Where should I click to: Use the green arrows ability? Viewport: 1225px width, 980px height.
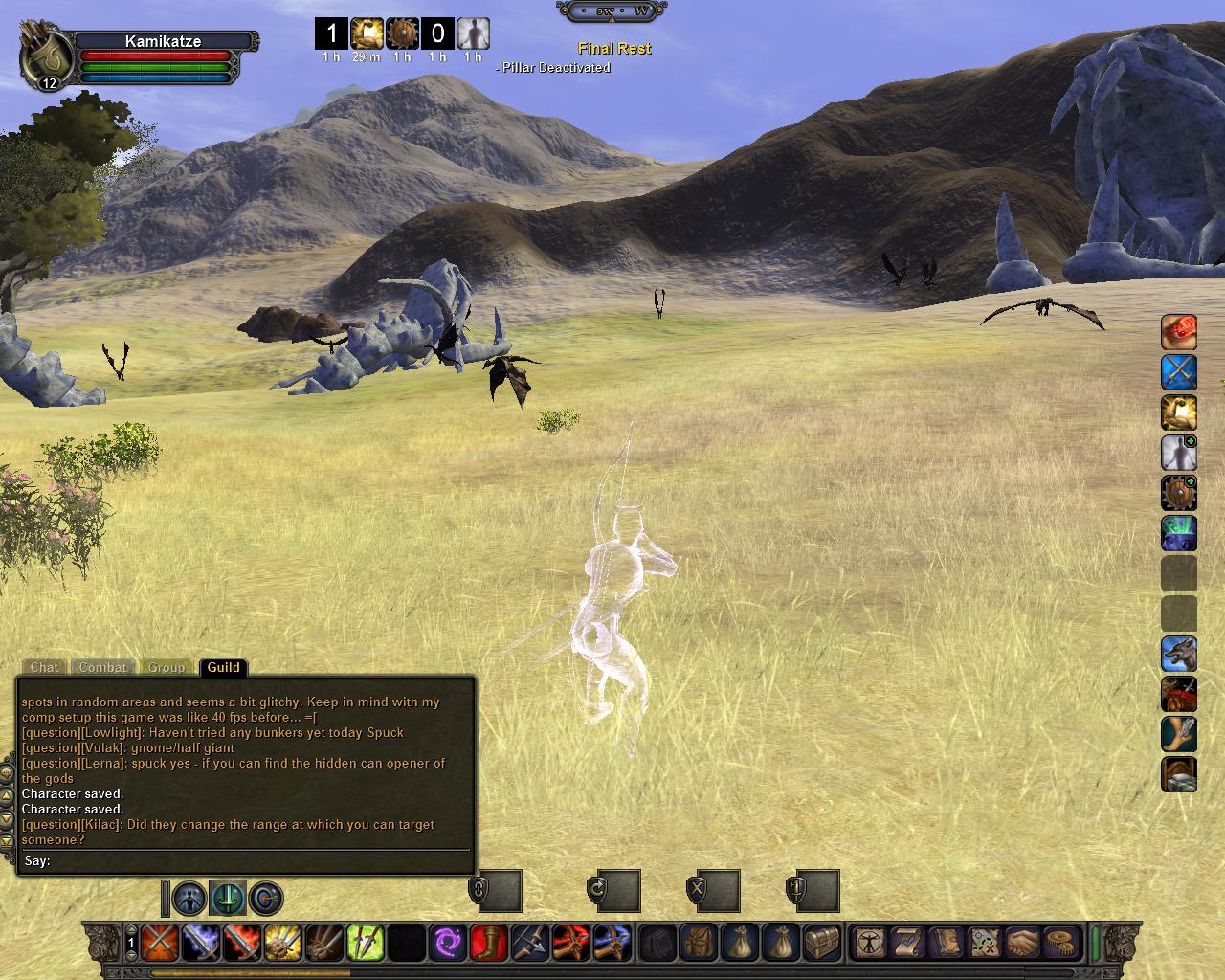click(x=365, y=943)
